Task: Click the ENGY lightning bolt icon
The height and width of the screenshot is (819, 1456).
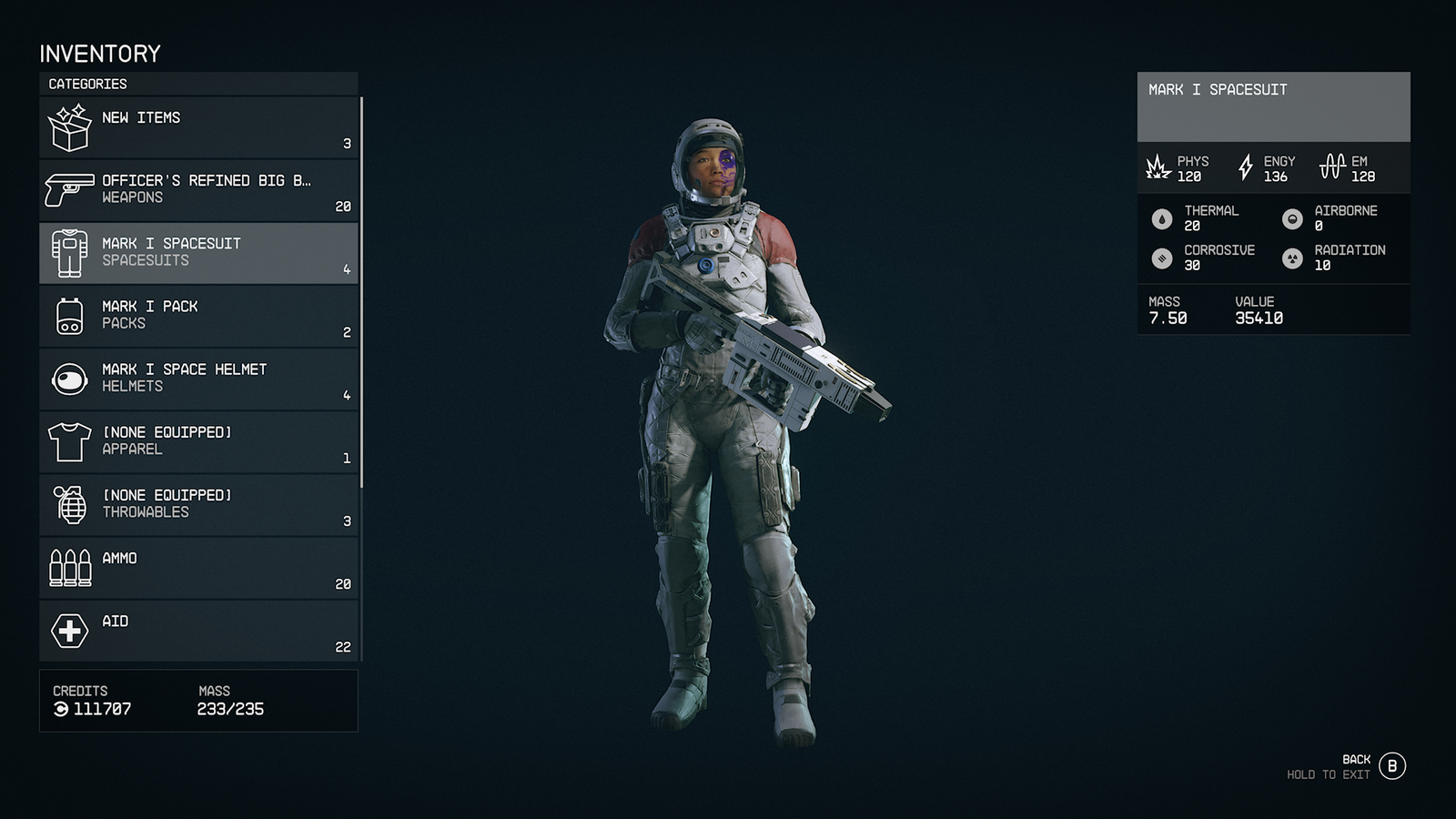Action: (x=1245, y=167)
